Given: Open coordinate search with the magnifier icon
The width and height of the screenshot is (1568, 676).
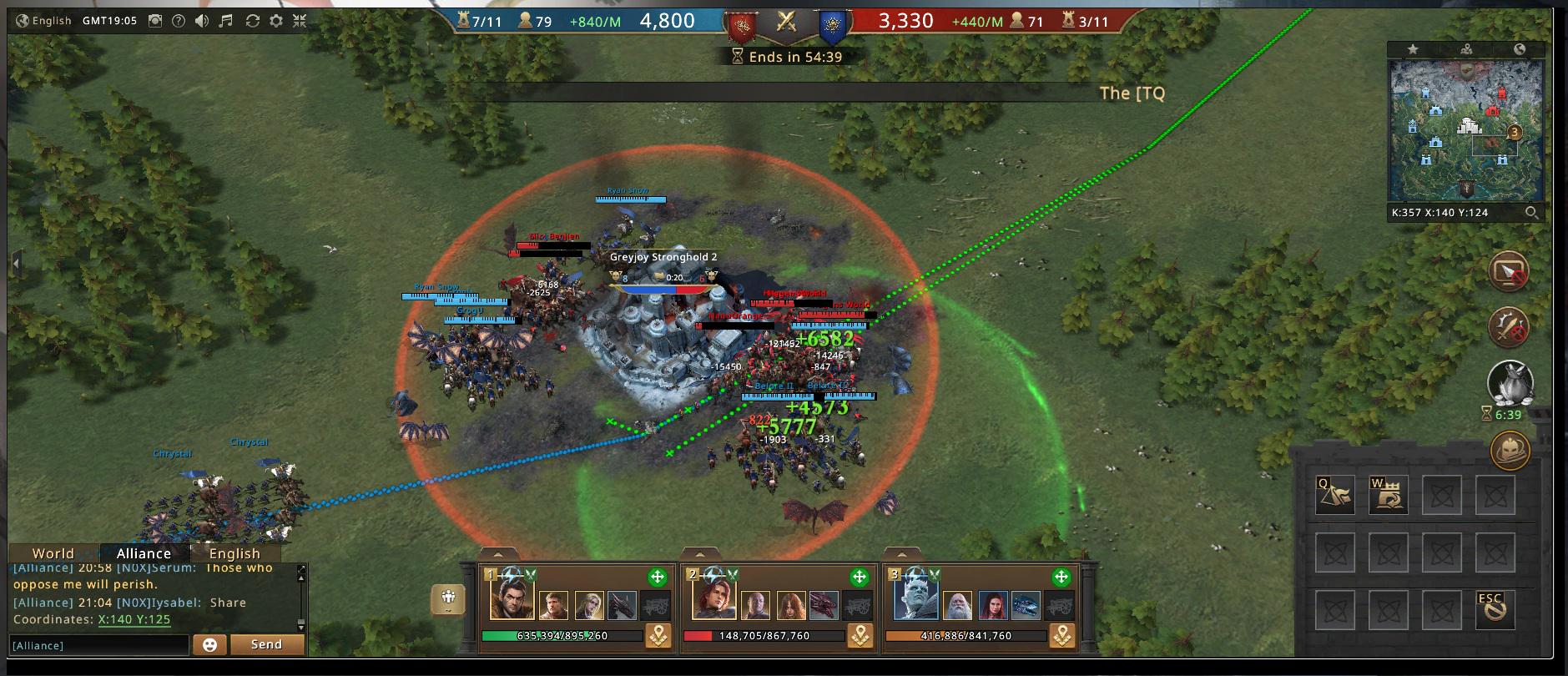Looking at the screenshot, I should click(x=1531, y=213).
